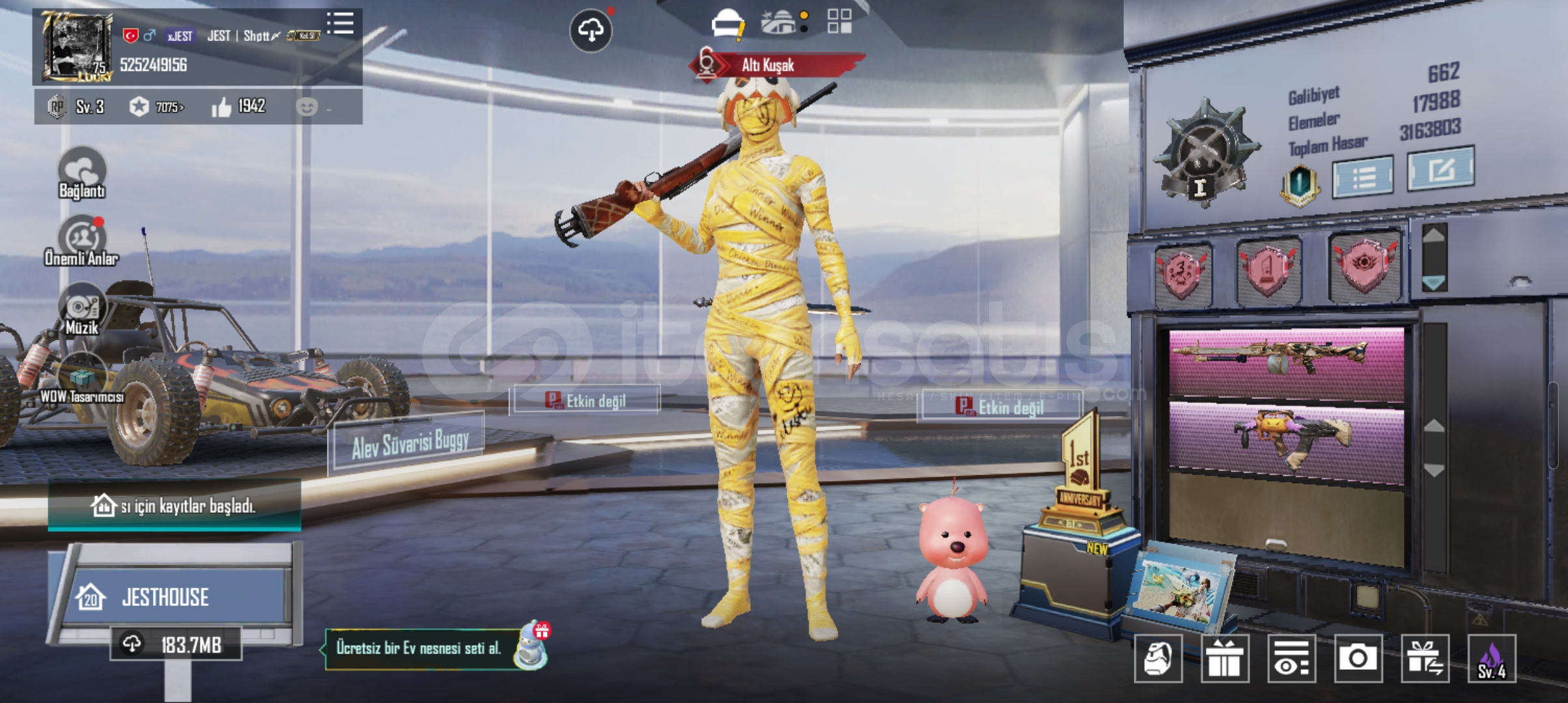Viewport: 1568px width, 703px height.
Task: Switch to the four-squares grid view icon
Action: pos(839,21)
